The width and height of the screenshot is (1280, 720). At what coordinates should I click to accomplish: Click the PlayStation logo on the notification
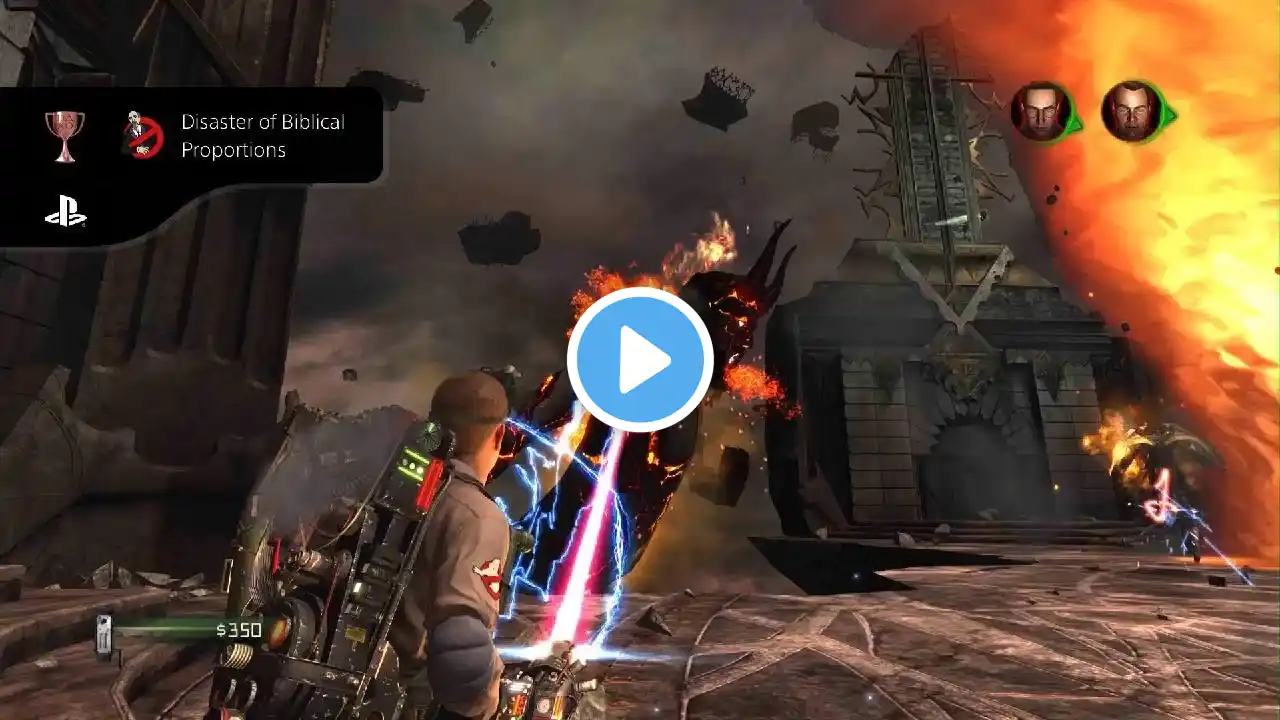click(x=65, y=211)
